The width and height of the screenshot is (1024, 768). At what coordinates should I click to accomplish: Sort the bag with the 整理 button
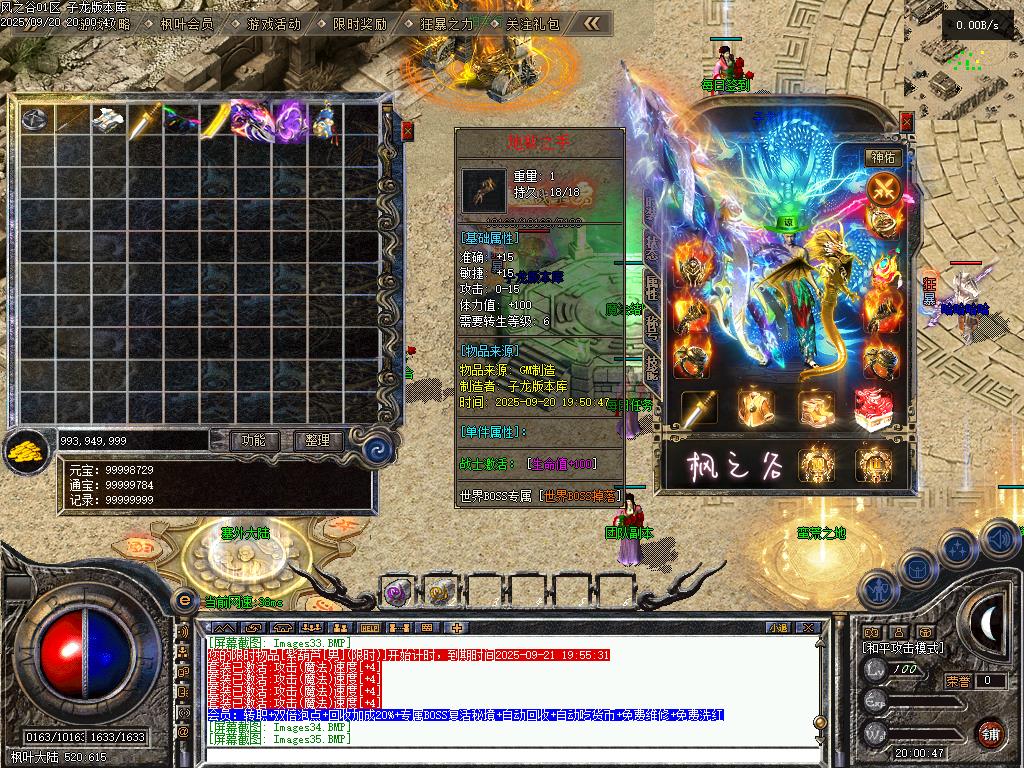(318, 440)
